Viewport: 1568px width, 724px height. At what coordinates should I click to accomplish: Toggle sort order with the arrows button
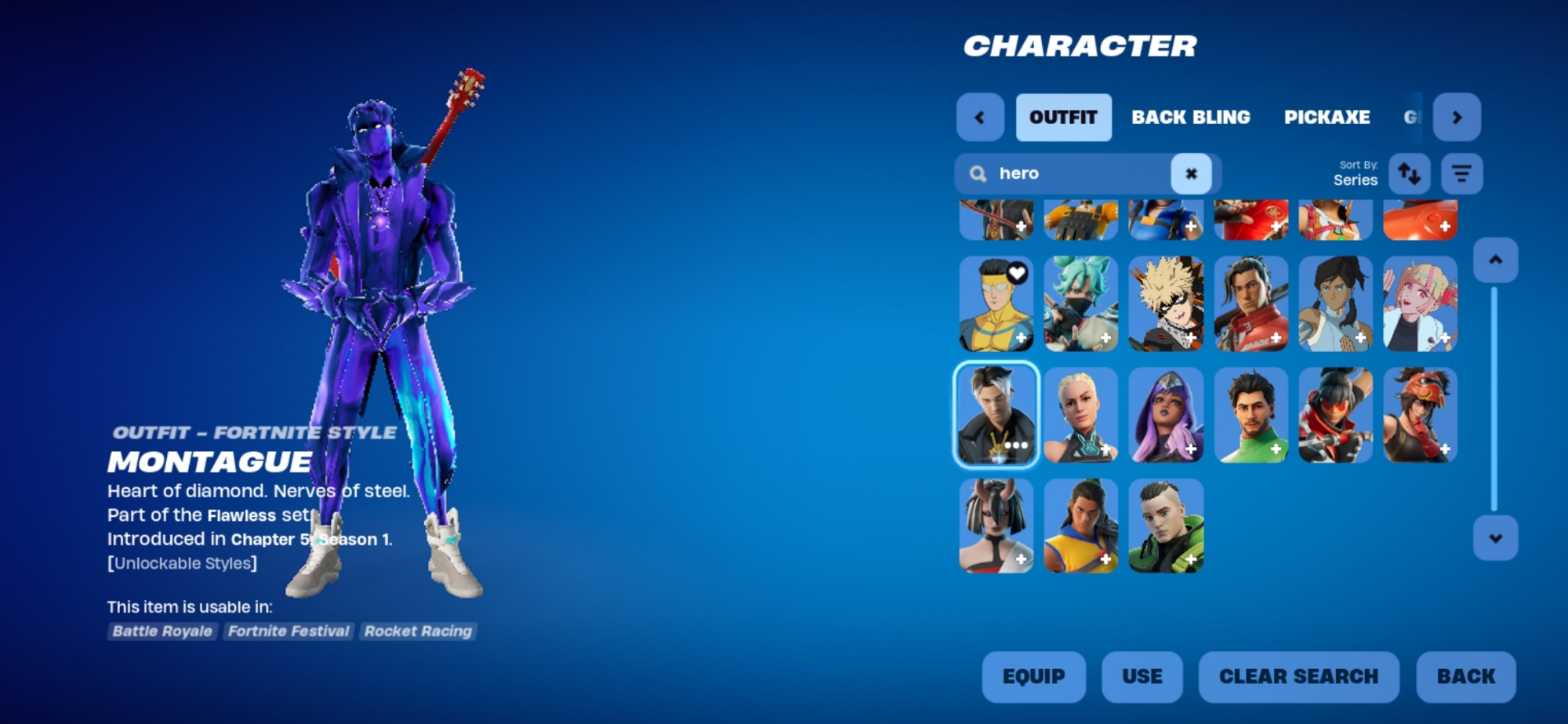click(1409, 173)
